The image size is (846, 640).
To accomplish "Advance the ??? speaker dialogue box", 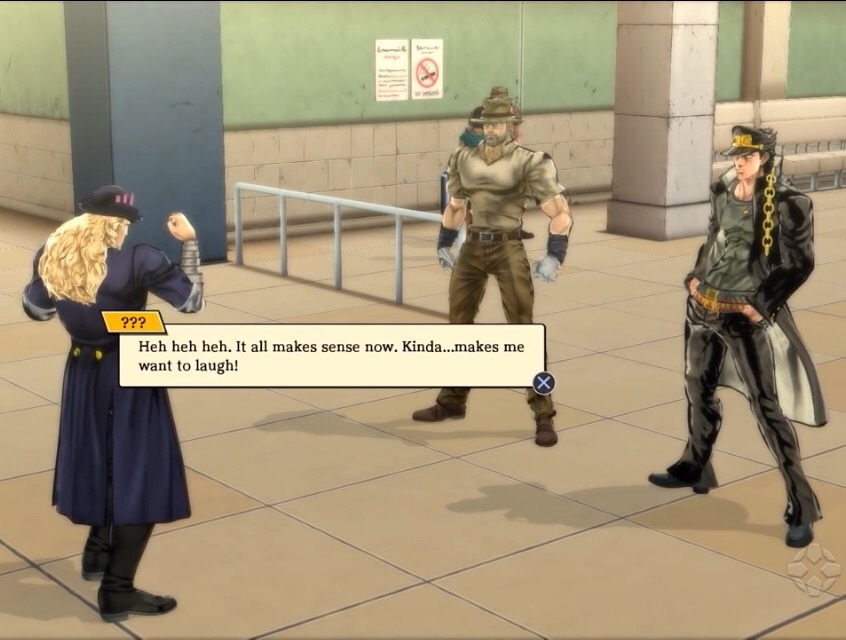I will 543,383.
